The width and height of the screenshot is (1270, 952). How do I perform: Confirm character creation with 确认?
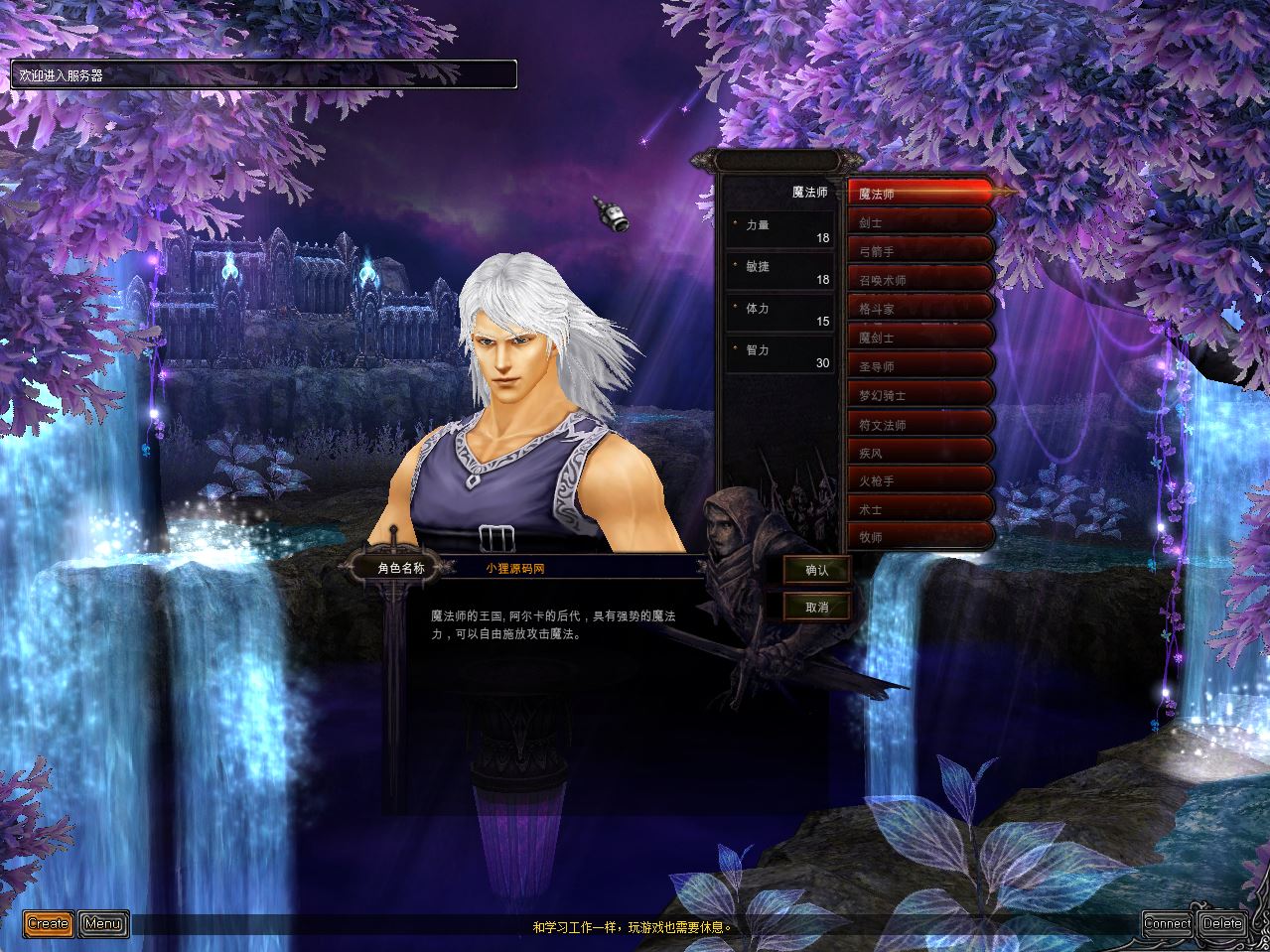tap(816, 570)
